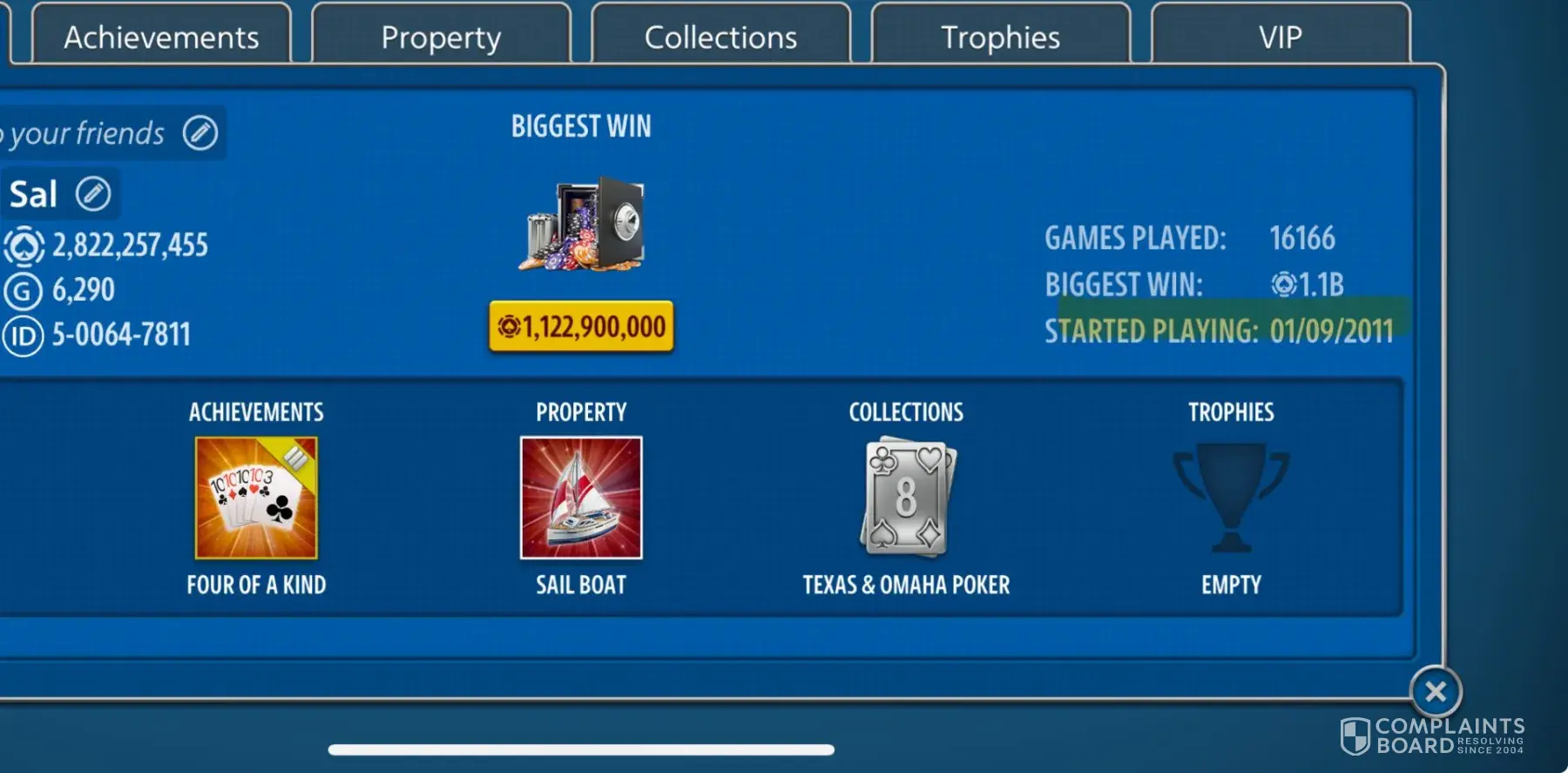Image resolution: width=1568 pixels, height=773 pixels.
Task: Open the Texas & Omaha Poker collection
Action: click(906, 498)
